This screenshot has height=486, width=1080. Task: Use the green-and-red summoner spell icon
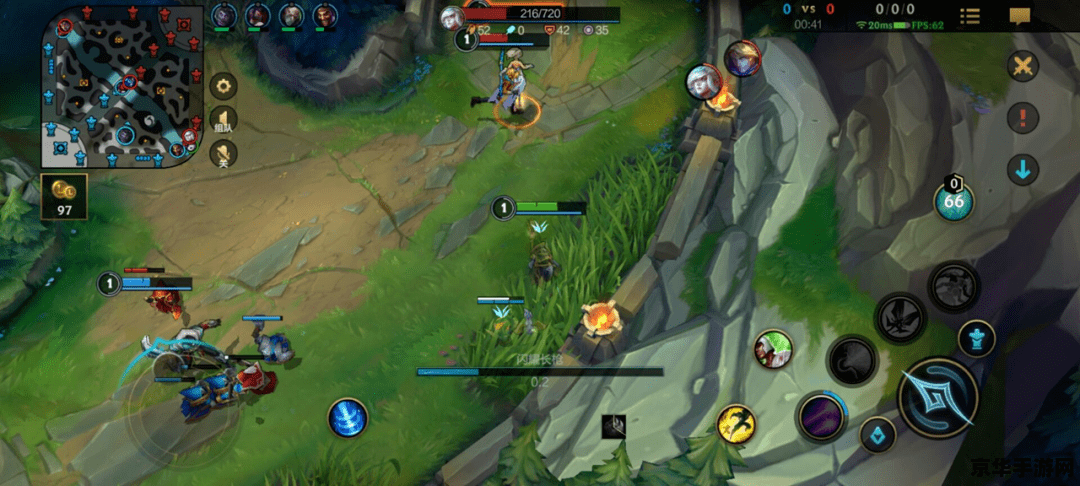click(773, 349)
